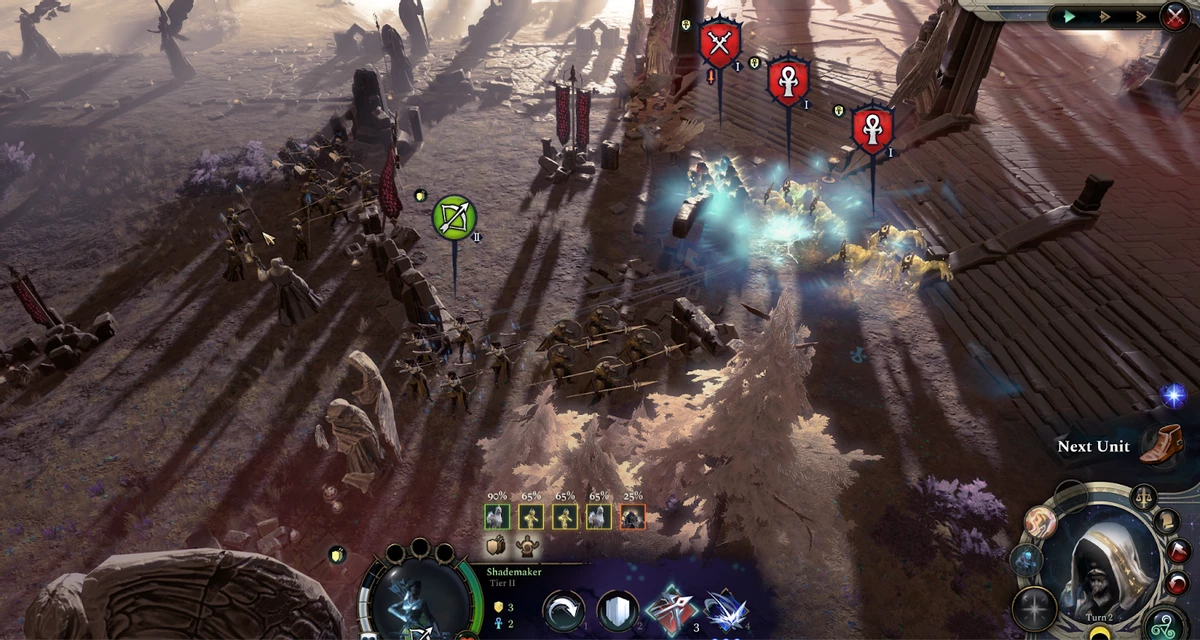Open the golden scales icon
This screenshot has height=640, width=1200.
tap(1144, 495)
